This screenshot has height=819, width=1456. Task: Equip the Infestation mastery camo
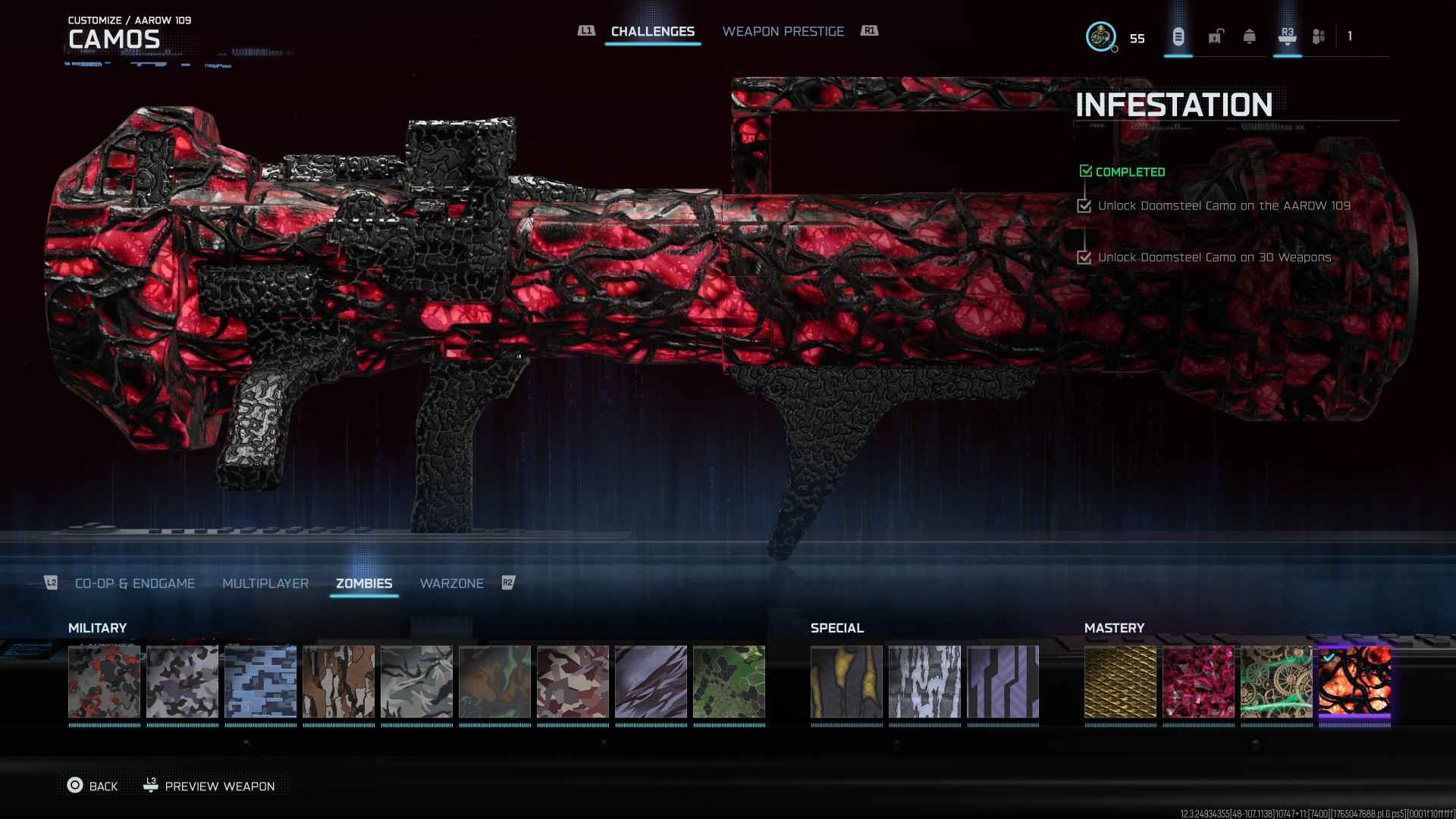click(x=1354, y=682)
